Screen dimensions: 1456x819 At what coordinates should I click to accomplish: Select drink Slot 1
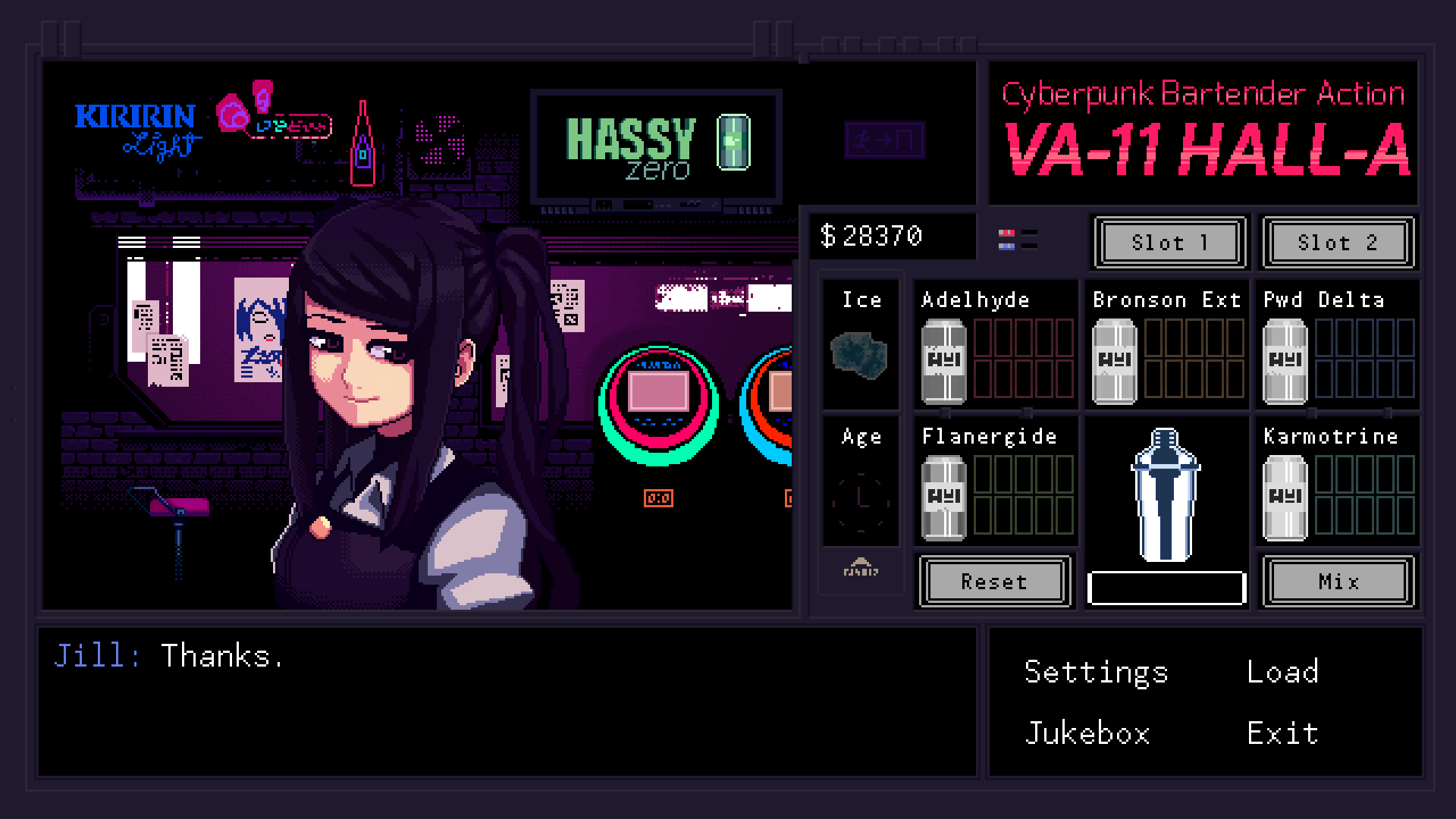tap(1169, 243)
